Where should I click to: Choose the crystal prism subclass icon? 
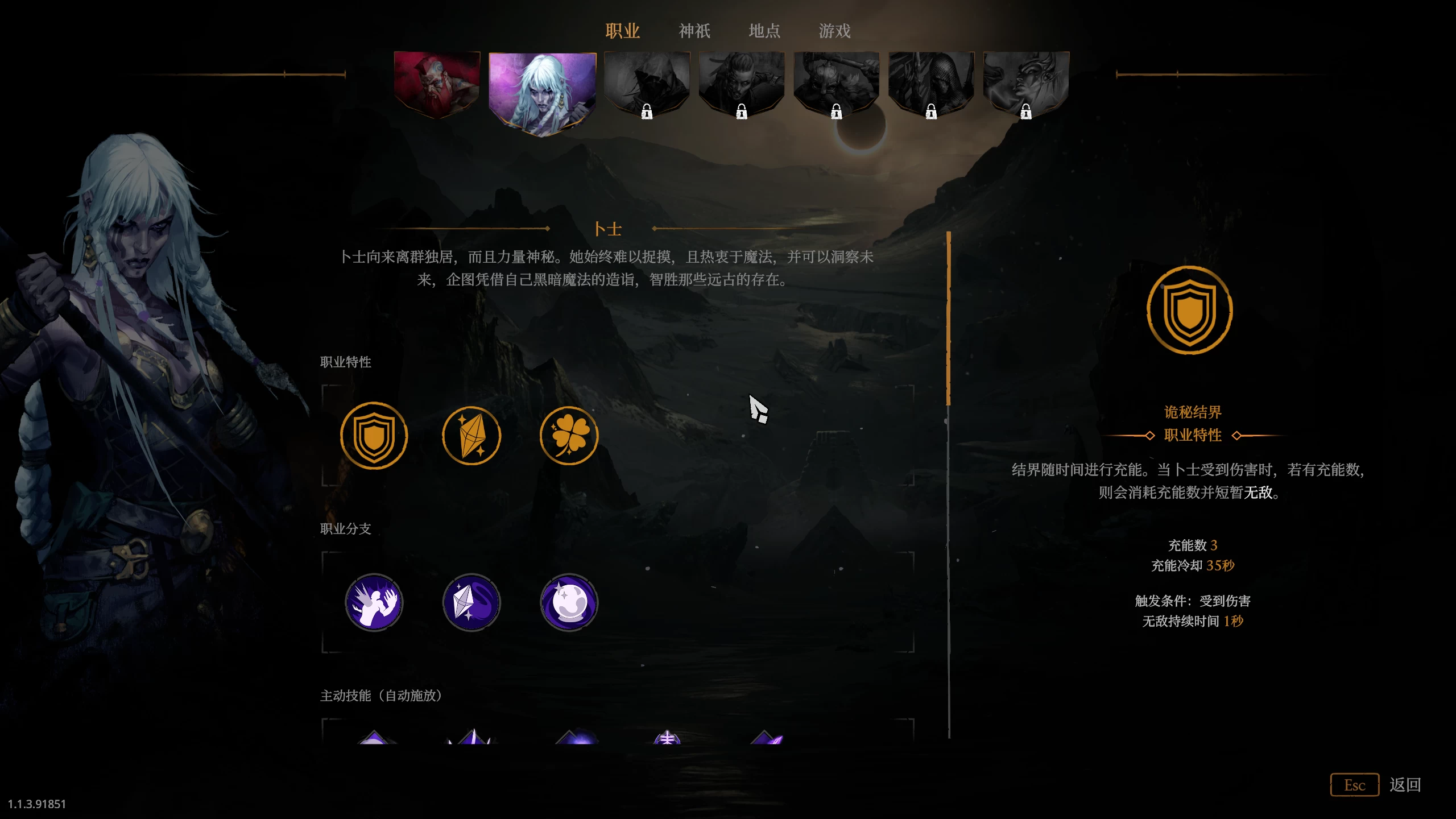click(x=471, y=602)
